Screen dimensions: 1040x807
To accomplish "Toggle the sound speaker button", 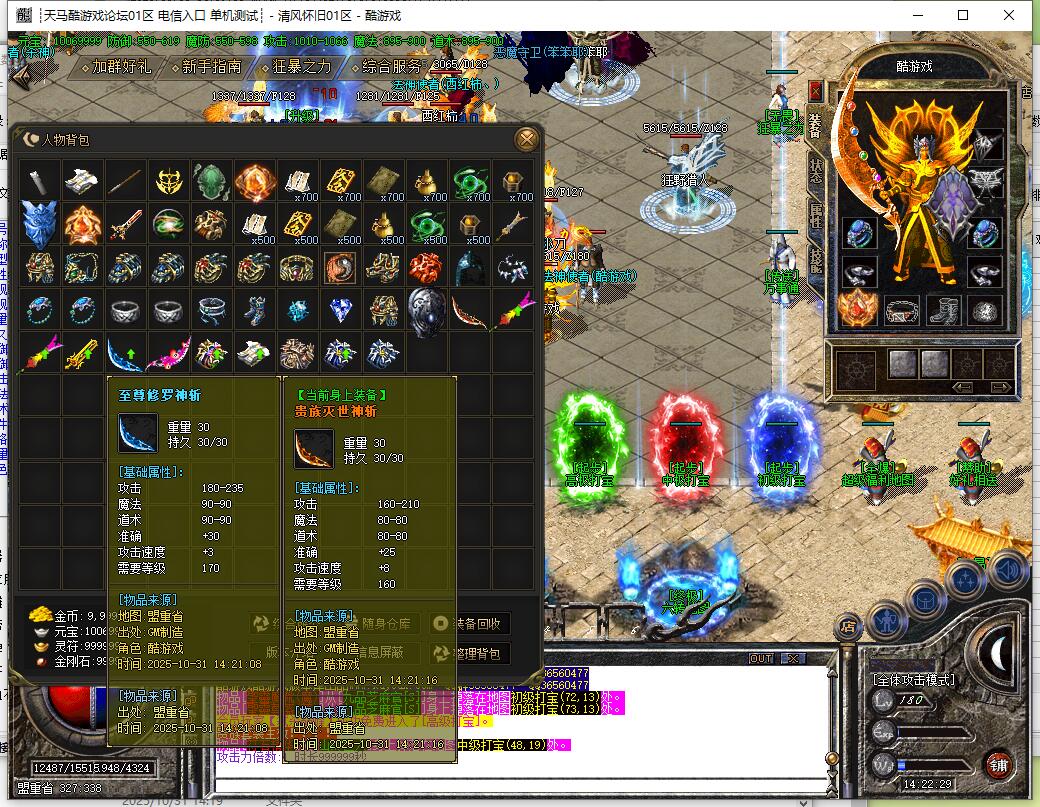I will tap(1008, 571).
